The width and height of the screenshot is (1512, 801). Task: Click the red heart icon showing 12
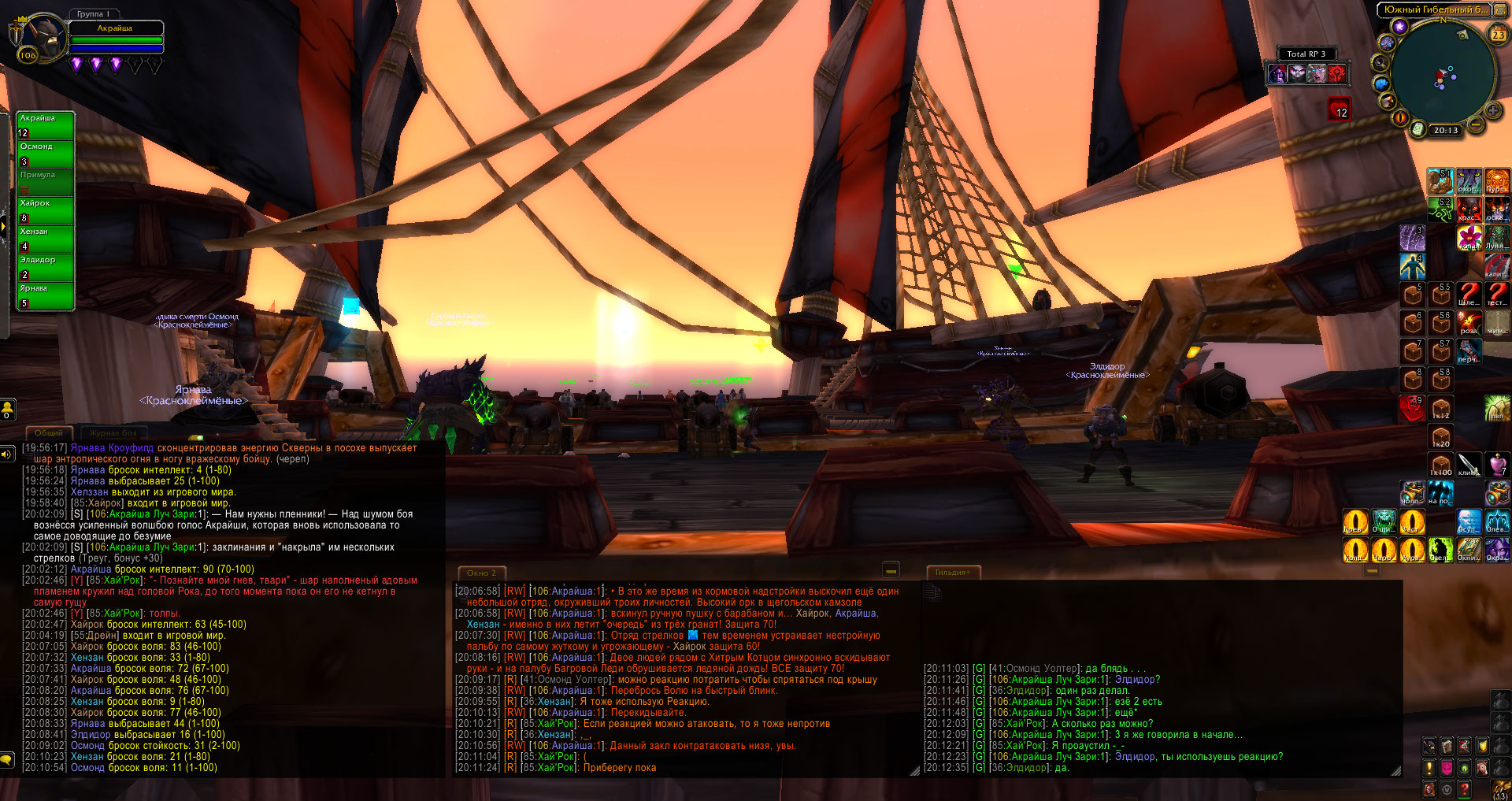tap(1339, 109)
